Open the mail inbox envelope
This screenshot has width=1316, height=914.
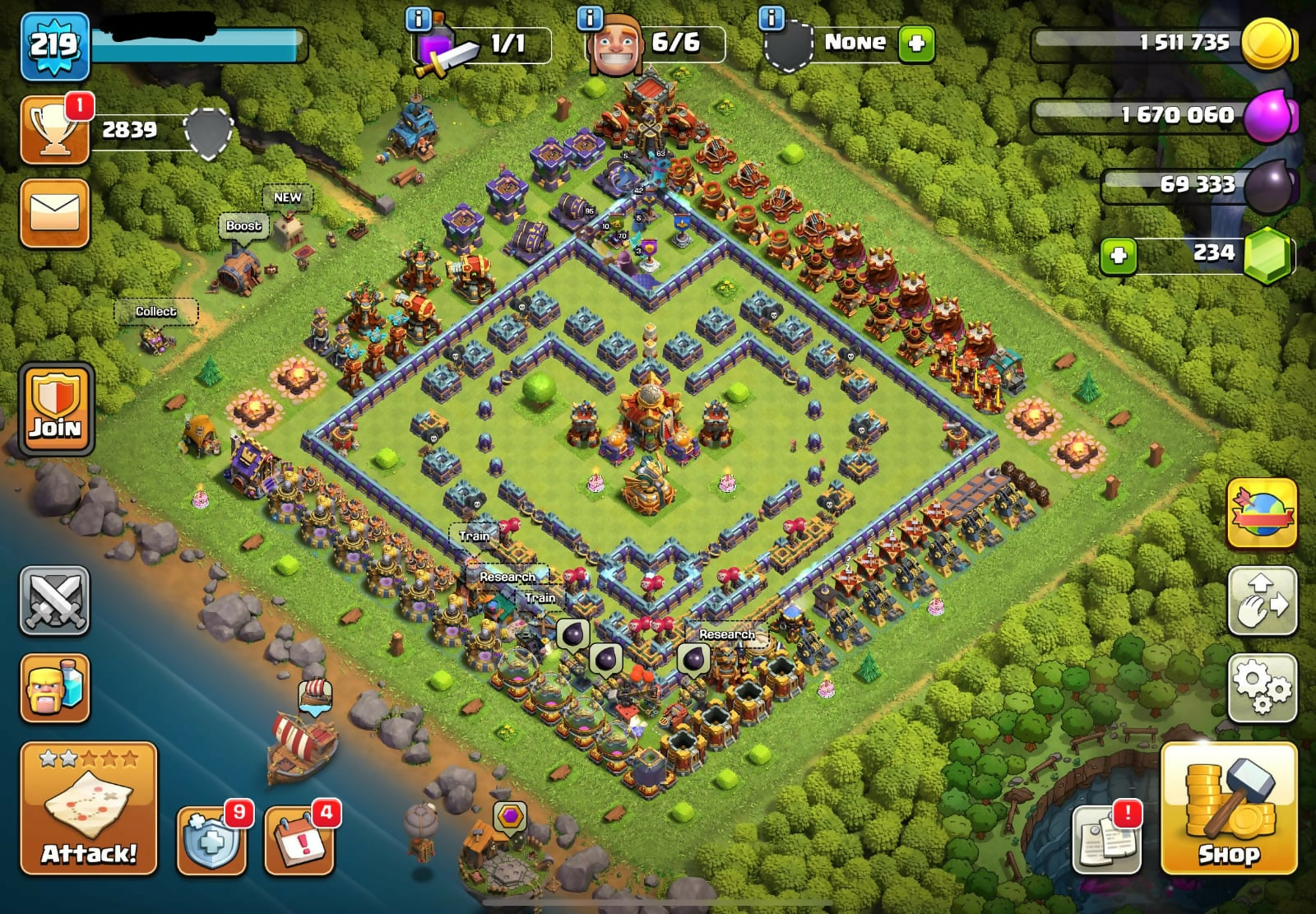pos(55,213)
